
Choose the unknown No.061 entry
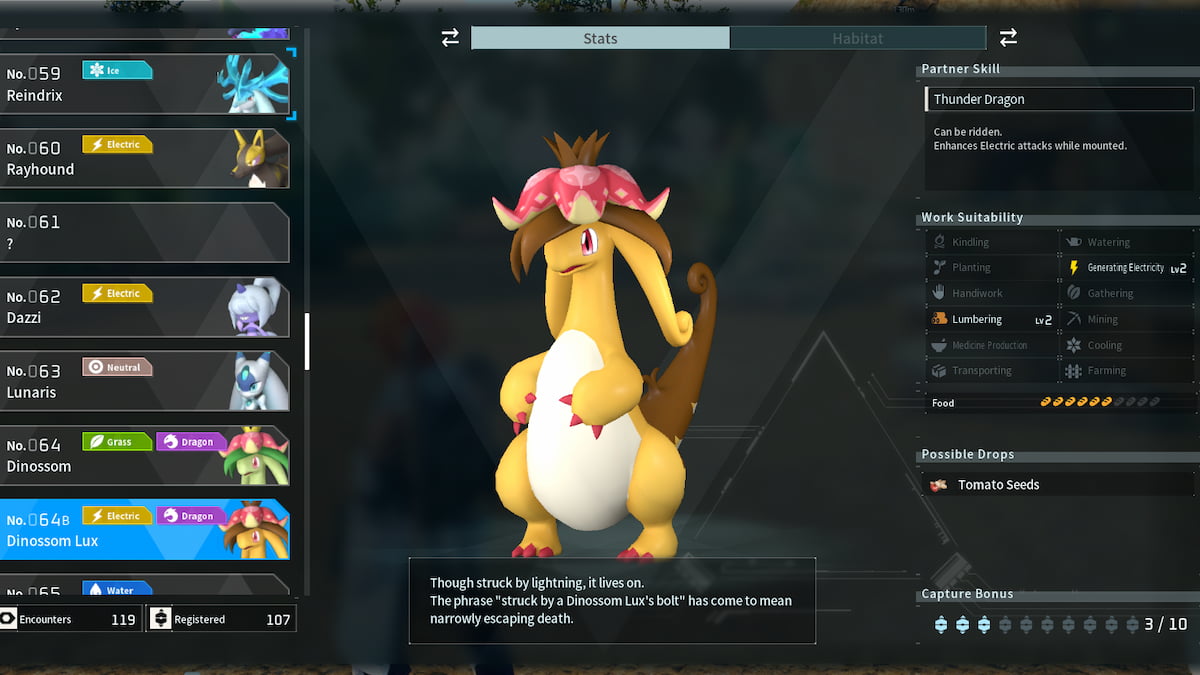[145, 232]
